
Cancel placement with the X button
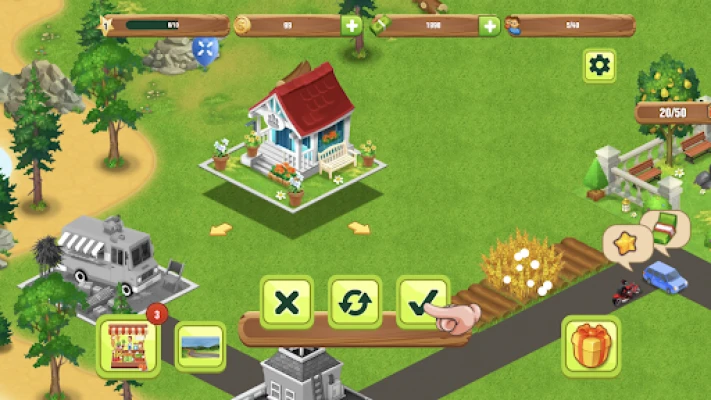tap(287, 302)
